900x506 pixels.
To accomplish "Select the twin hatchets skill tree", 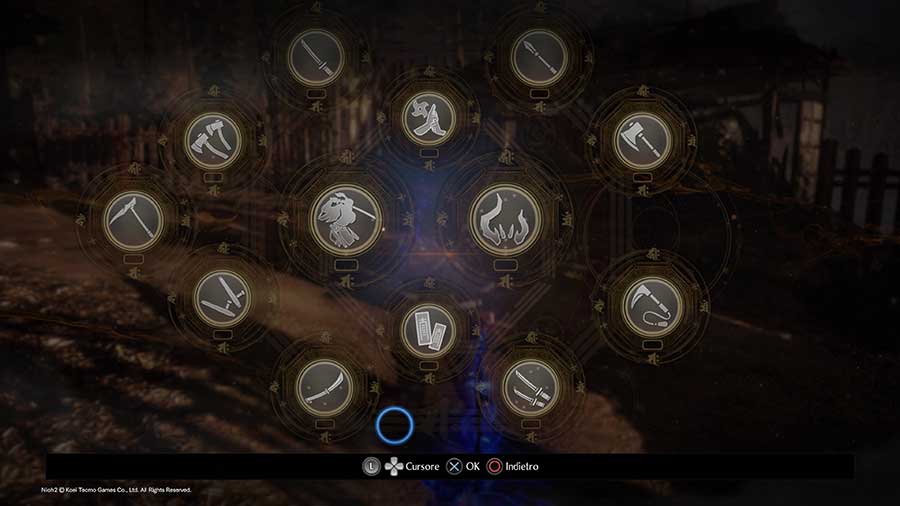I will point(214,139).
